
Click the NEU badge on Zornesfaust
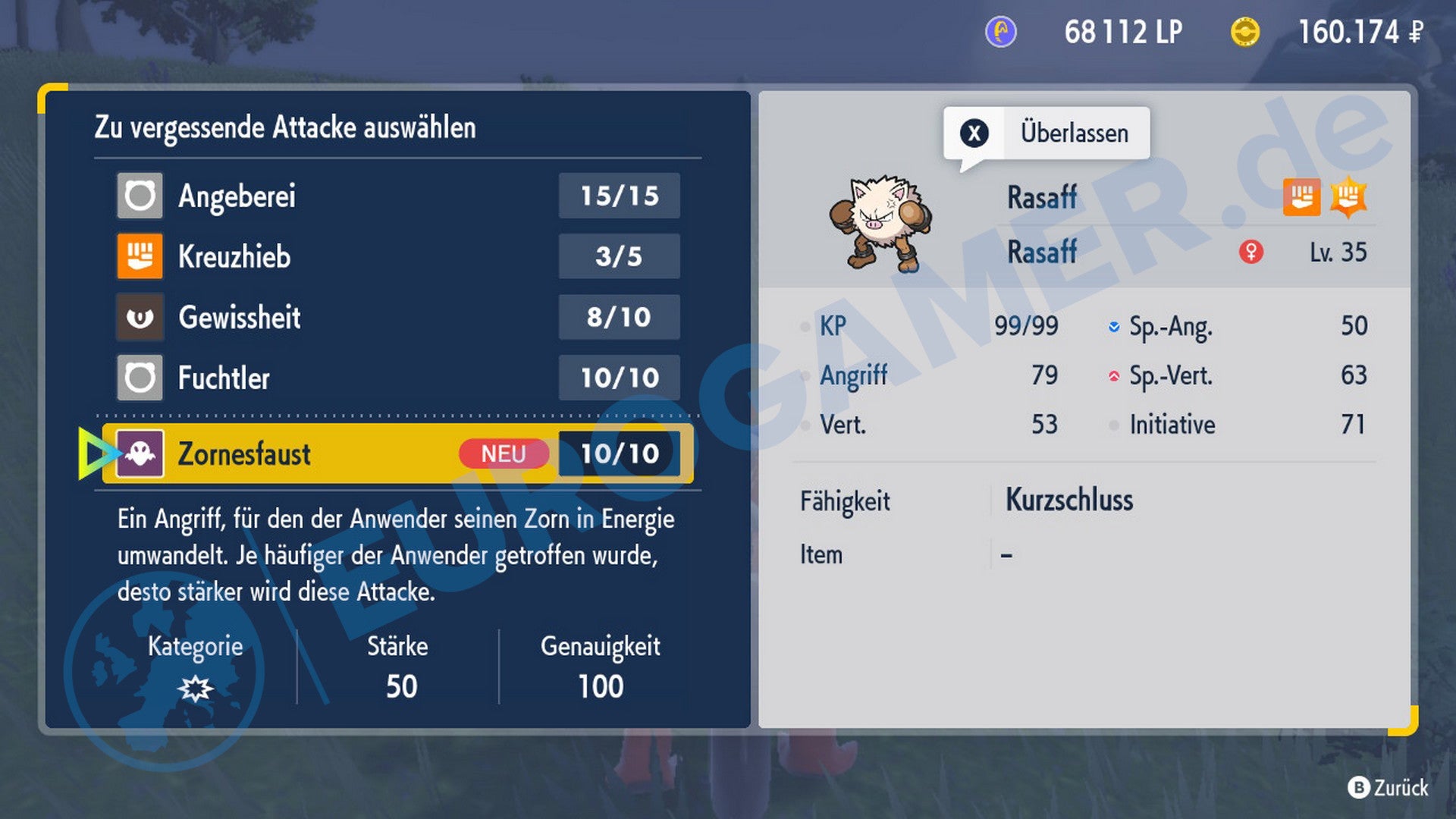[503, 453]
